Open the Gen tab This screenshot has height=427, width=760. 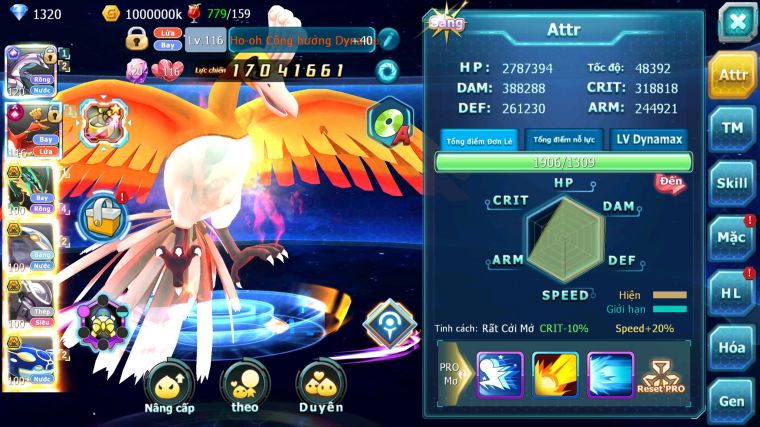coord(733,401)
